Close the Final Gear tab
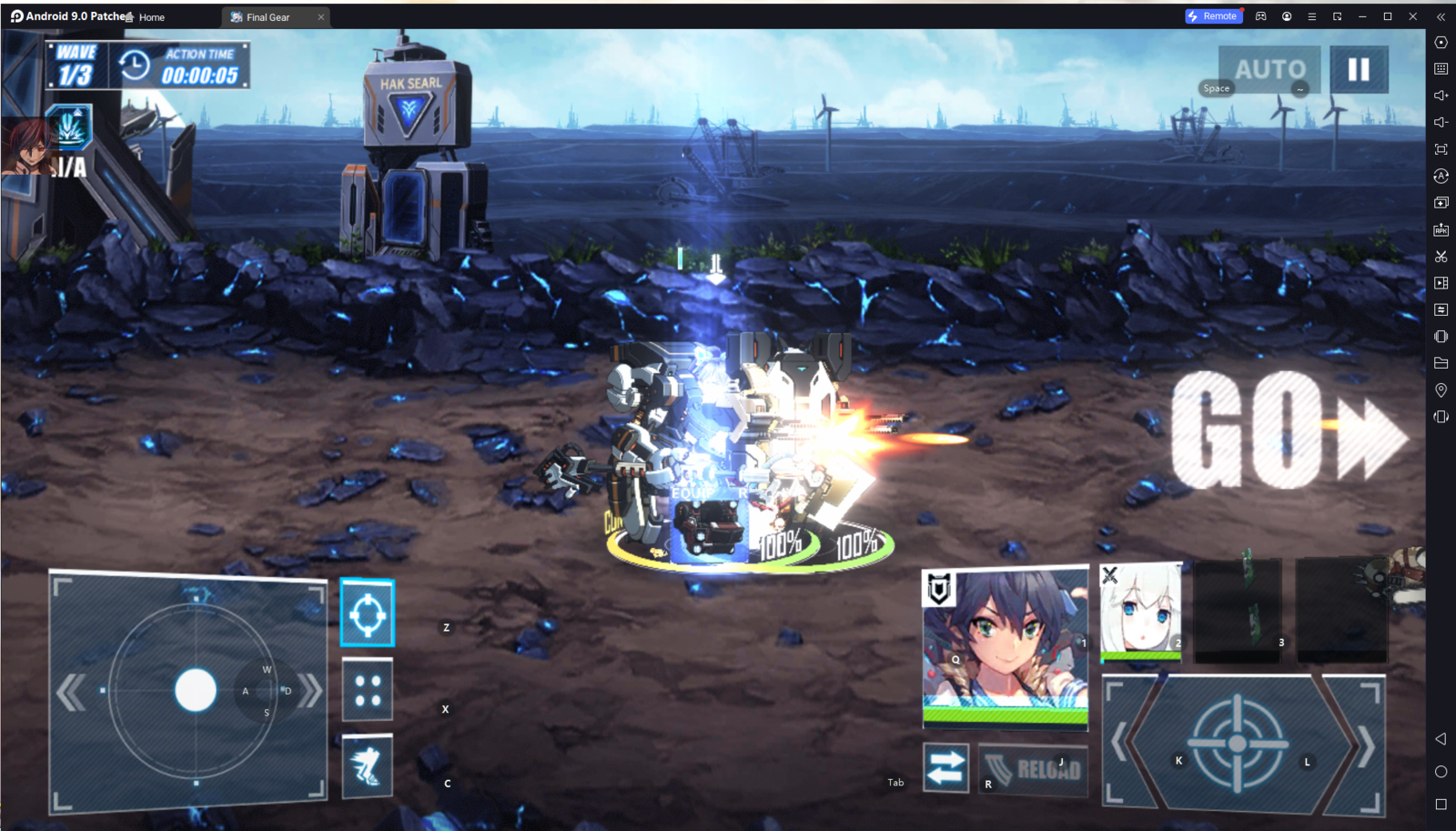Viewport: 1456px width, 831px height. pyautogui.click(x=320, y=17)
